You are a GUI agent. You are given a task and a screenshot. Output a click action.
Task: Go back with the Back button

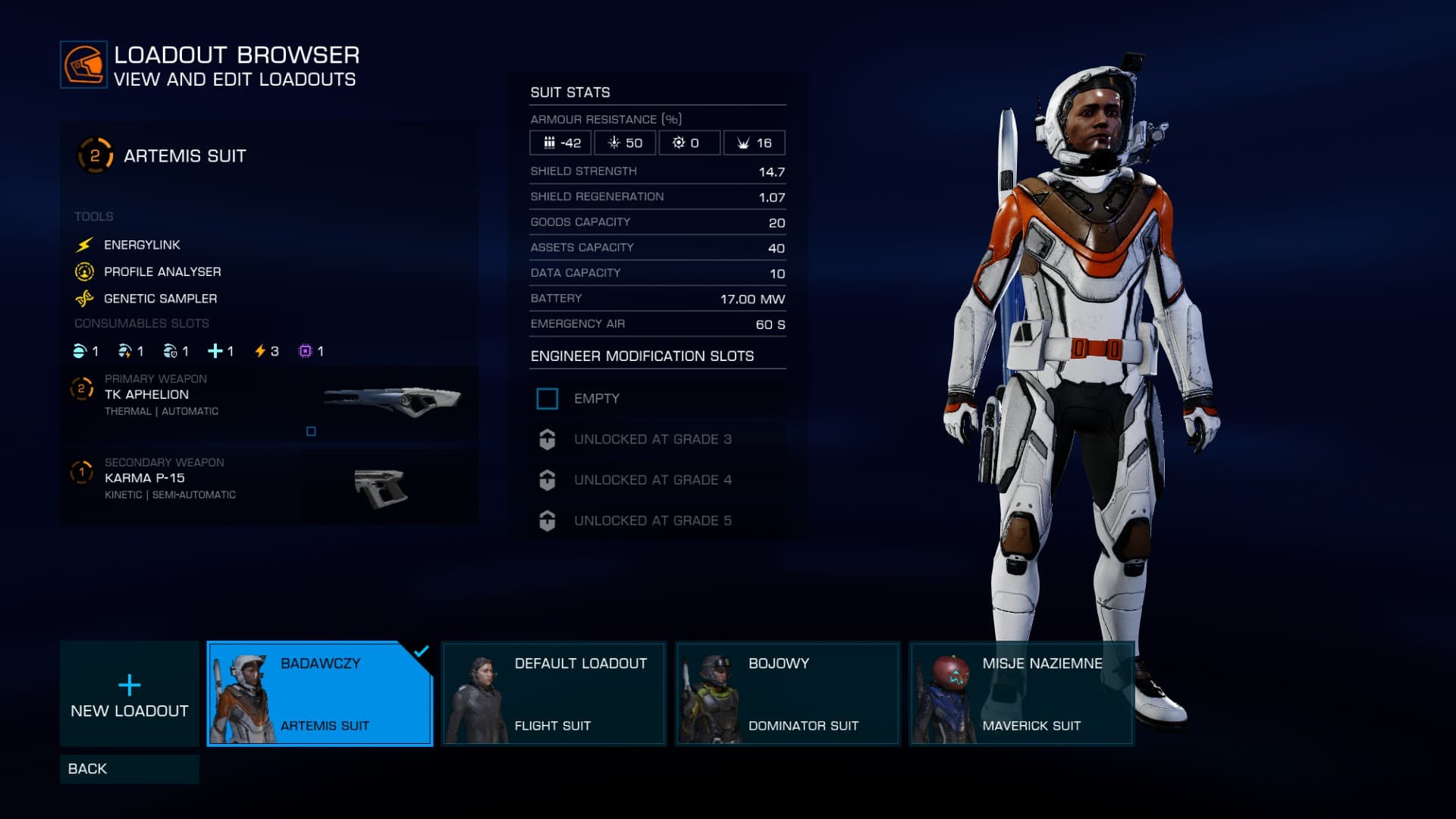[129, 768]
